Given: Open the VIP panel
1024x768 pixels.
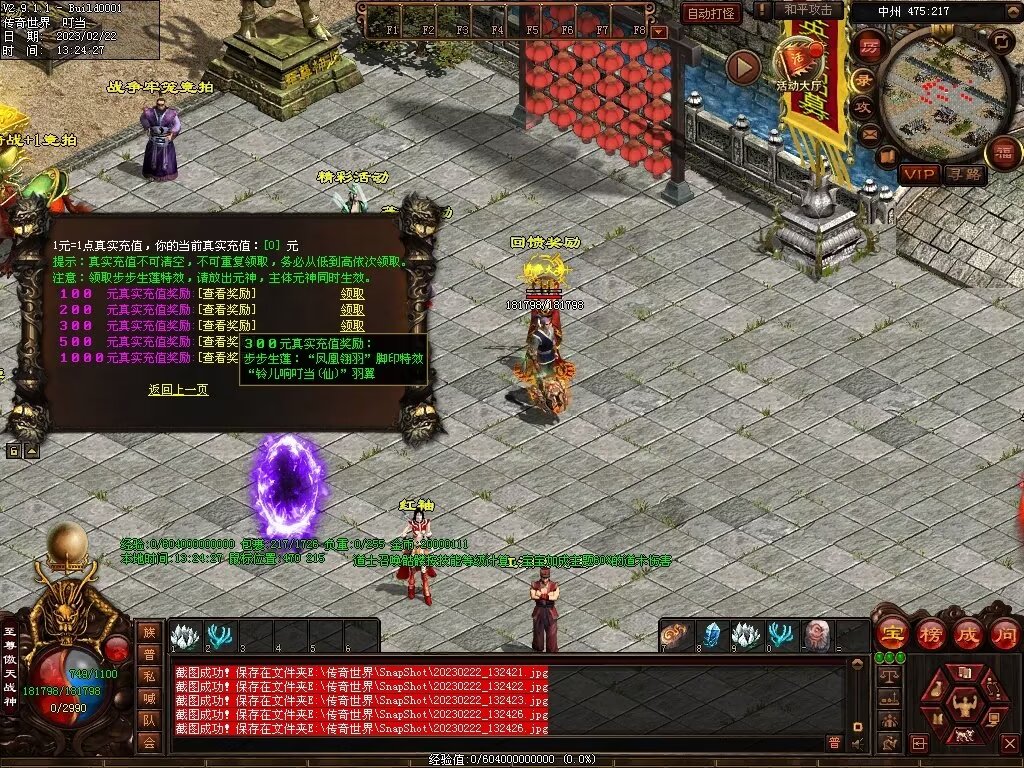Looking at the screenshot, I should click(x=918, y=174).
